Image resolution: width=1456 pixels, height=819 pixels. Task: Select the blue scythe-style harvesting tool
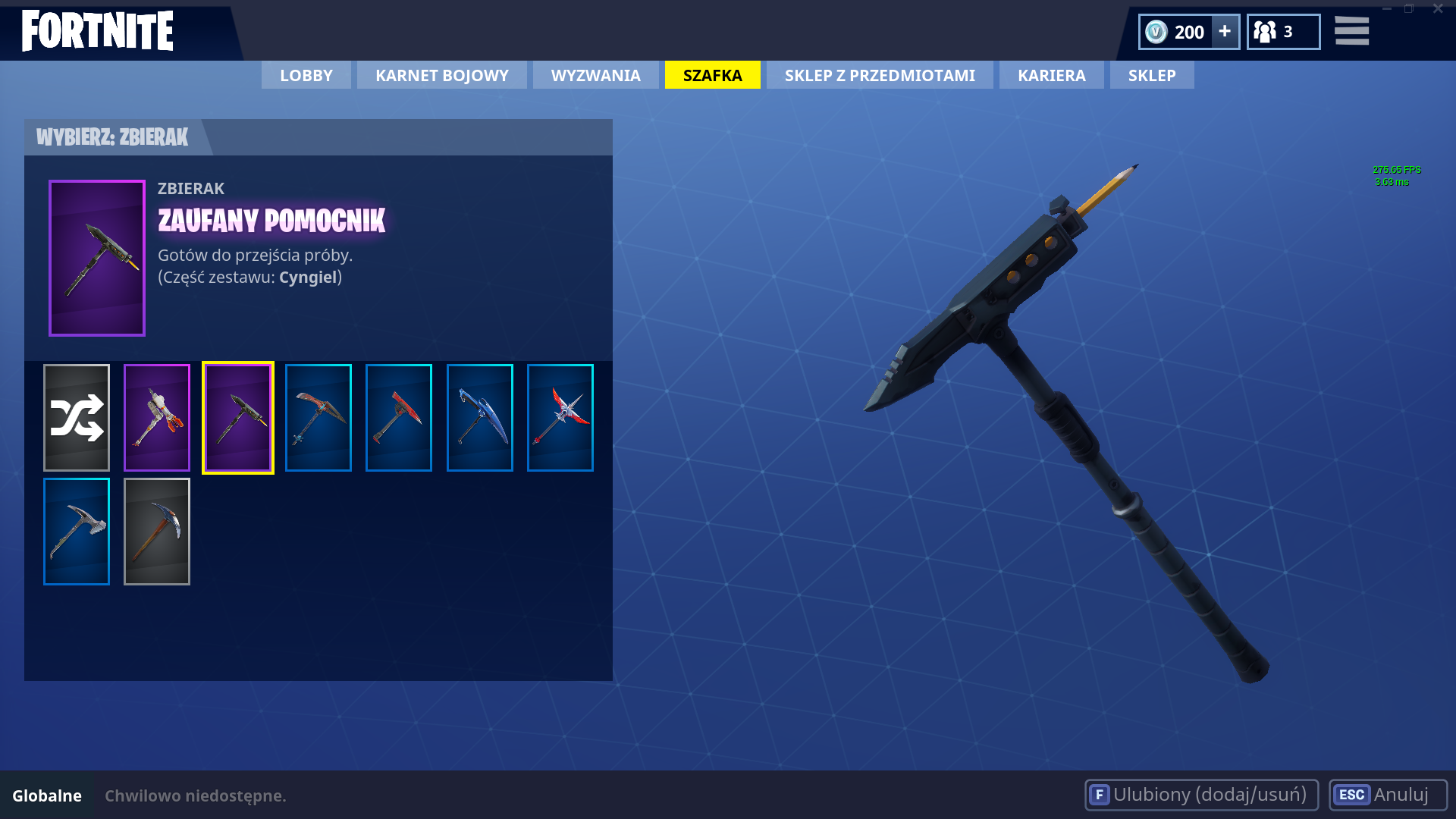pyautogui.click(x=480, y=416)
